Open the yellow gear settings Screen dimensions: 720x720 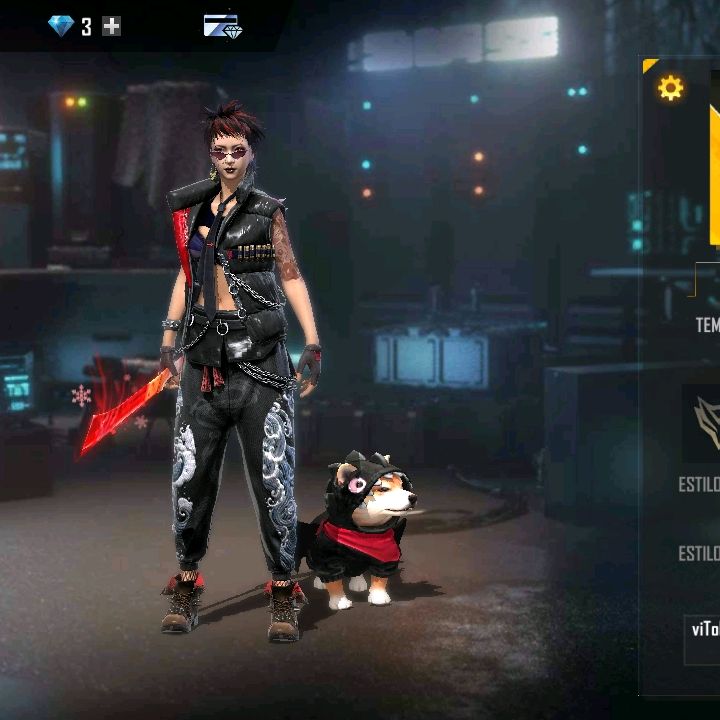670,89
